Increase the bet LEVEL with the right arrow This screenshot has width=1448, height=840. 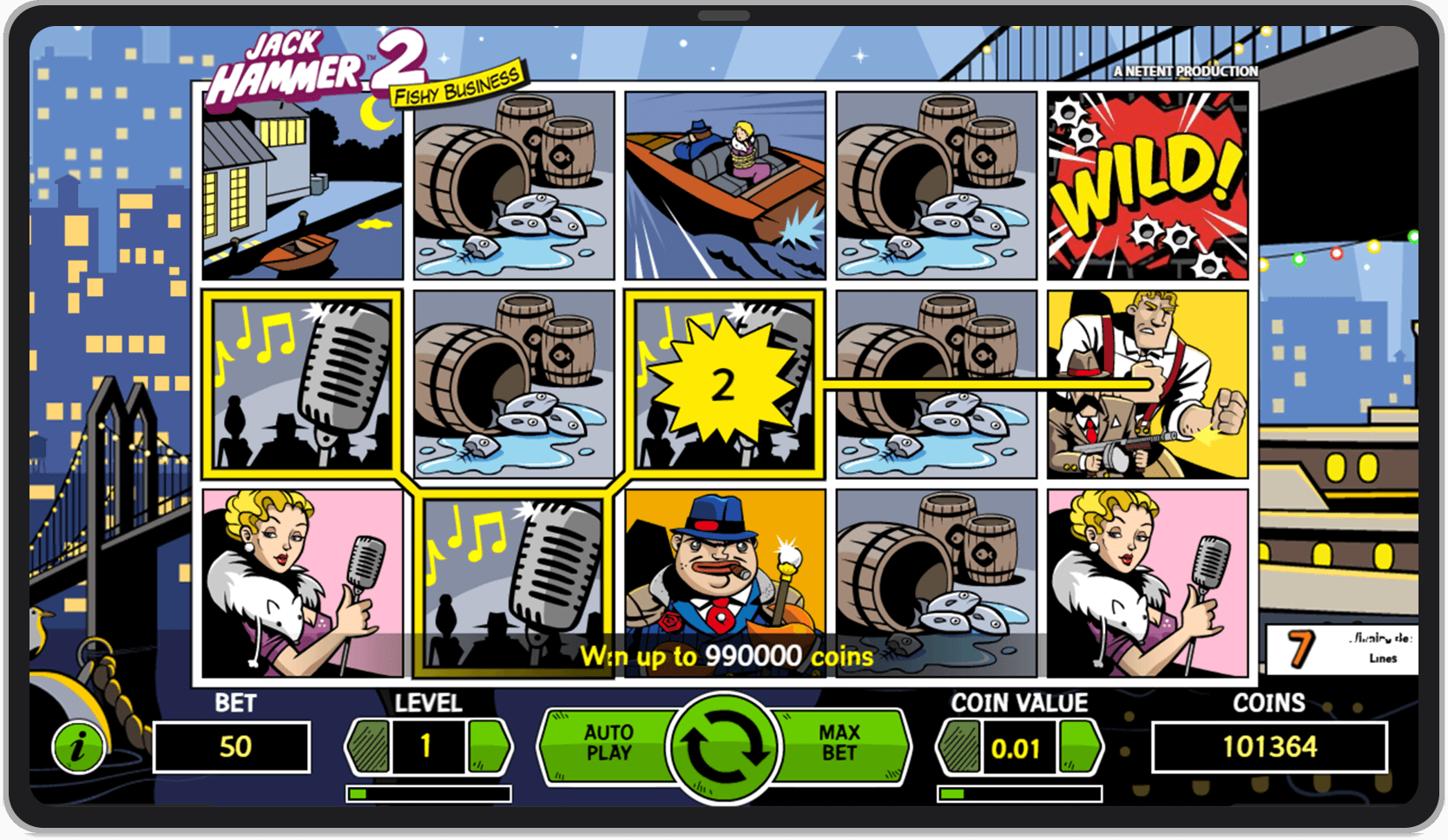pos(488,746)
